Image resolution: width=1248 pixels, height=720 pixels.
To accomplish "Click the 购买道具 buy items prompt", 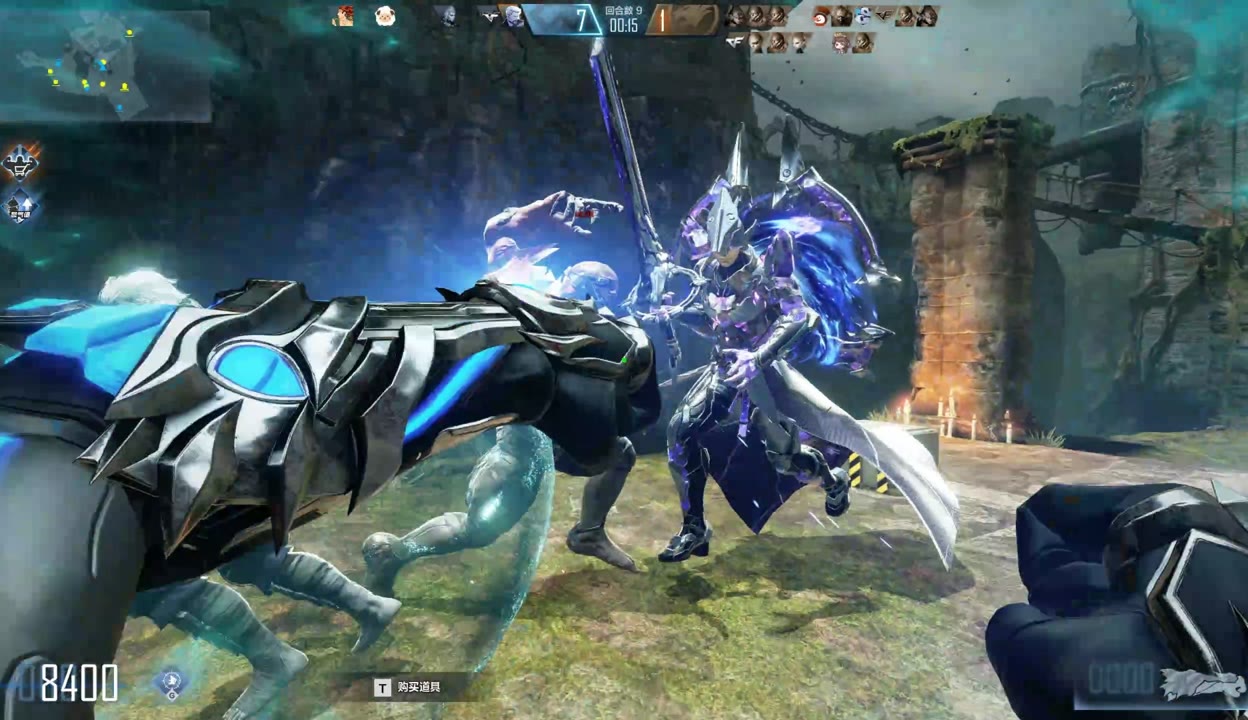I will (x=410, y=687).
